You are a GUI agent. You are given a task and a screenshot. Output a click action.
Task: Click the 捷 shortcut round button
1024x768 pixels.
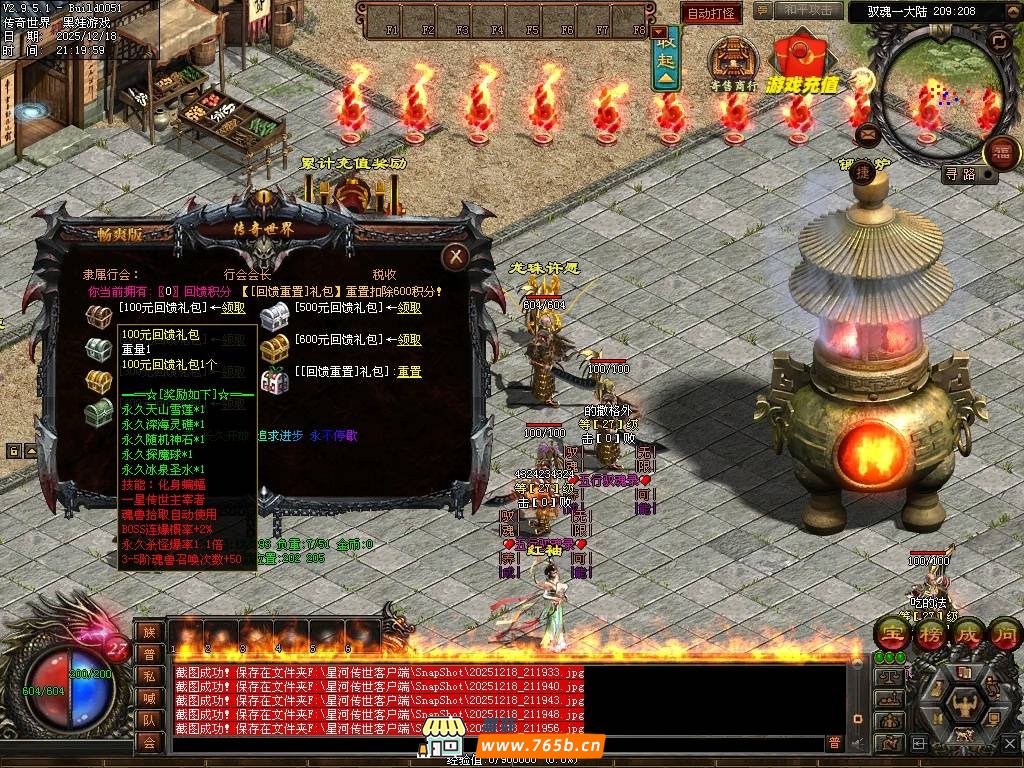(862, 173)
